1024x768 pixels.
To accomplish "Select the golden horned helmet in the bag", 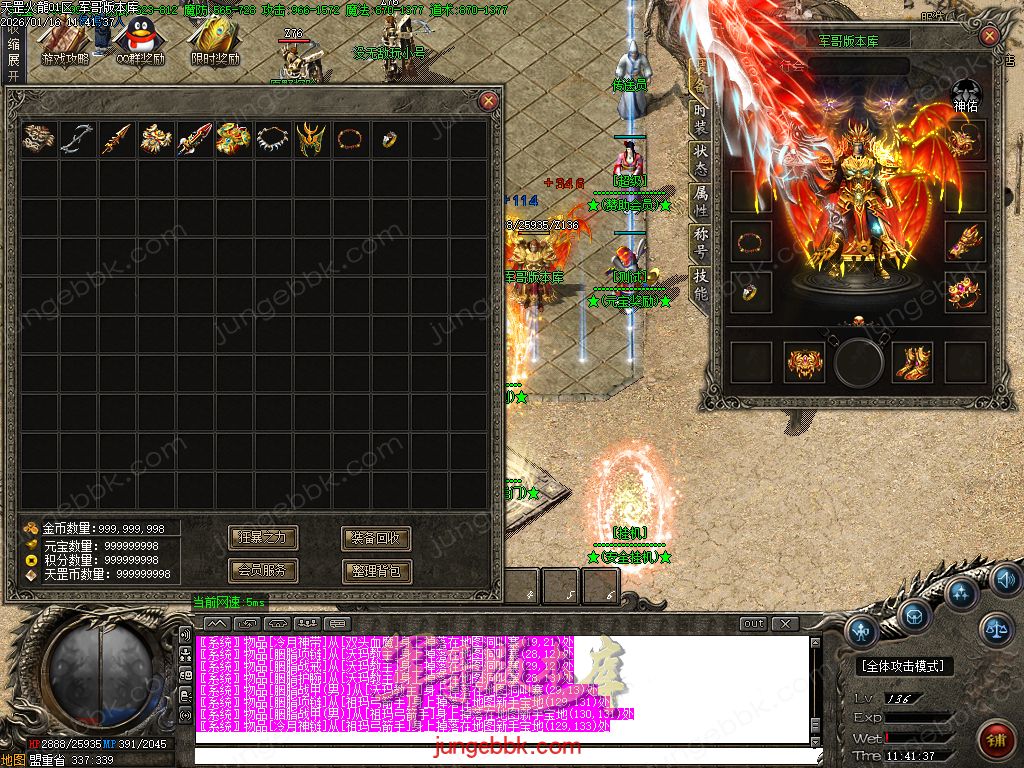I will pyautogui.click(x=312, y=139).
